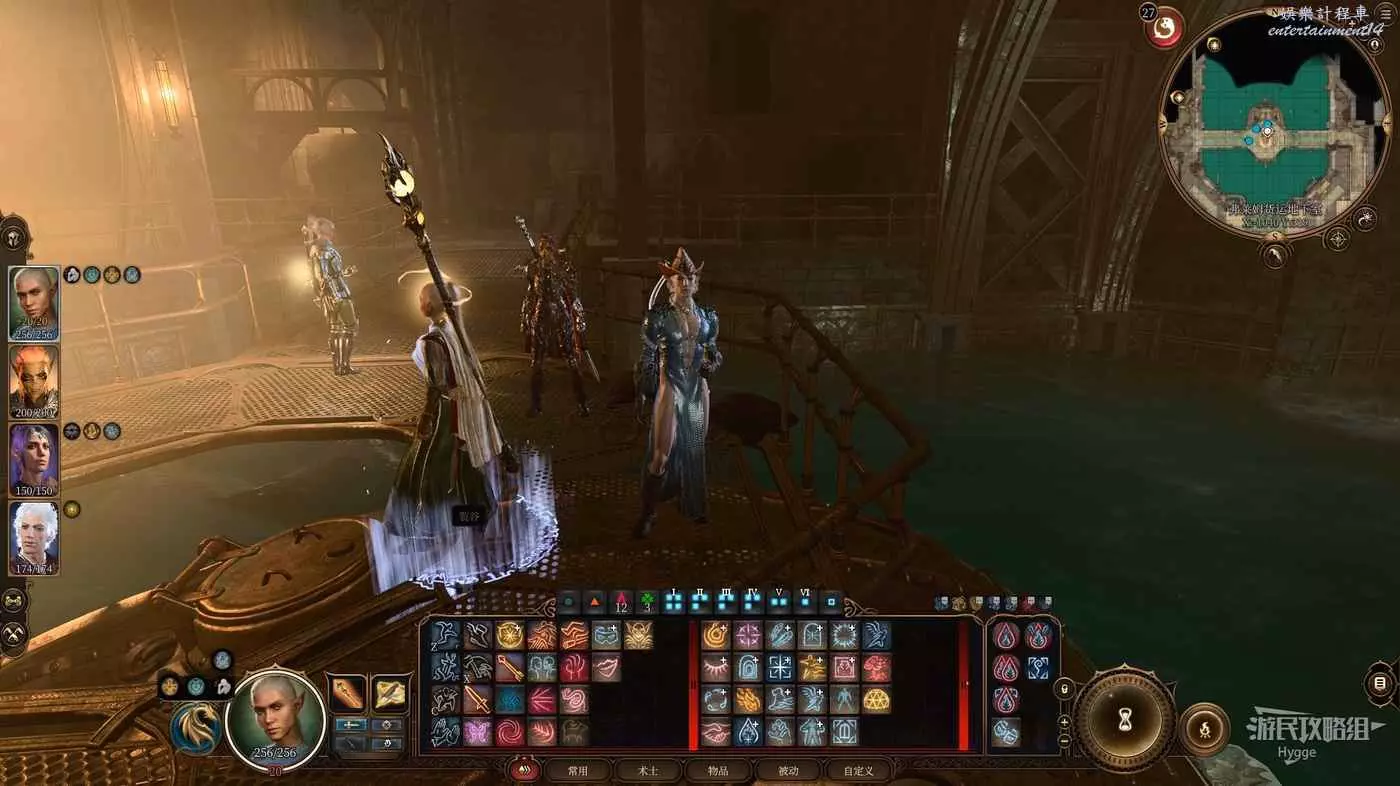Activate the golden dome spell icon
The height and width of the screenshot is (786, 1400).
pos(877,700)
